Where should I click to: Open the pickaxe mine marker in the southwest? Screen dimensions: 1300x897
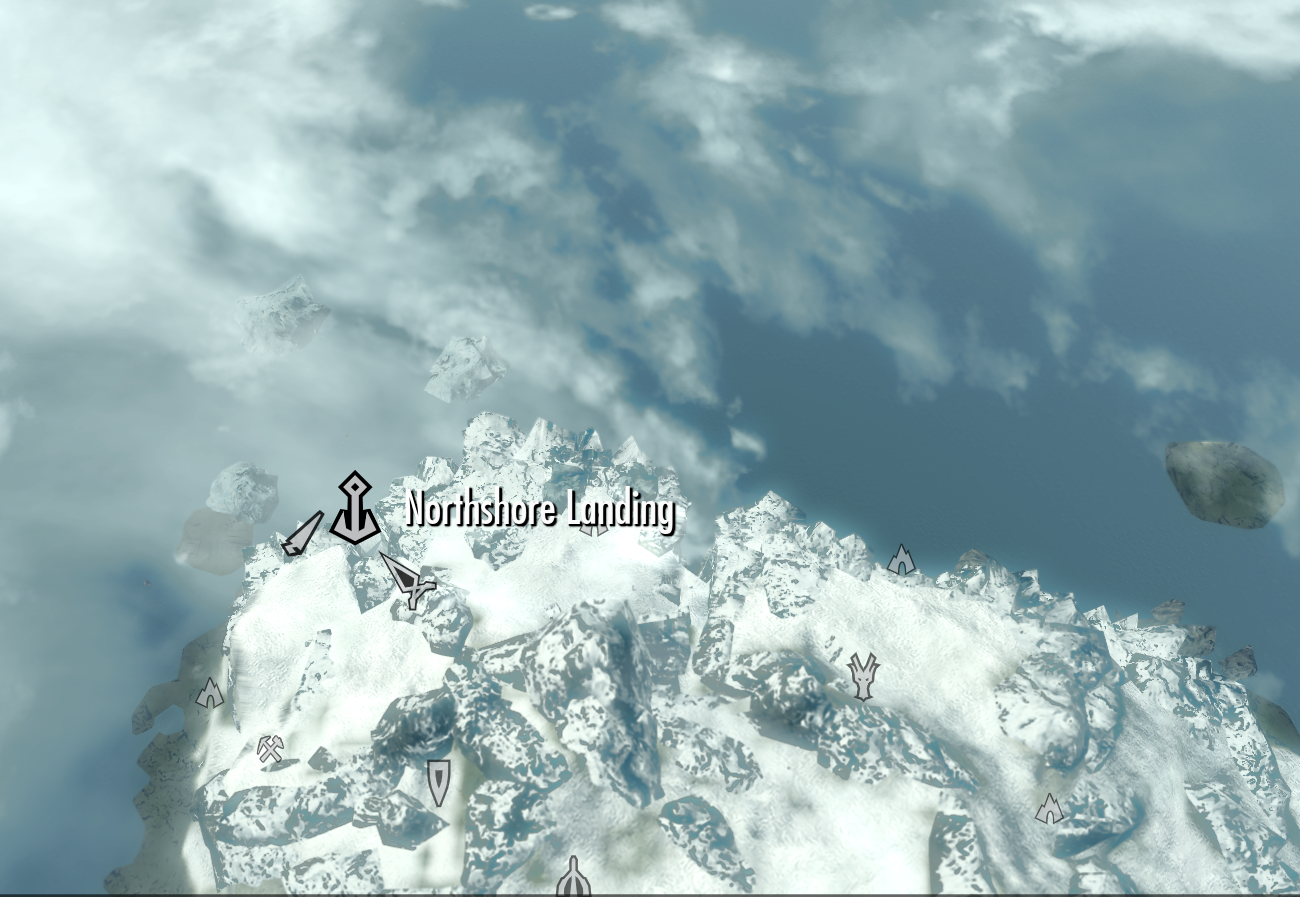270,748
